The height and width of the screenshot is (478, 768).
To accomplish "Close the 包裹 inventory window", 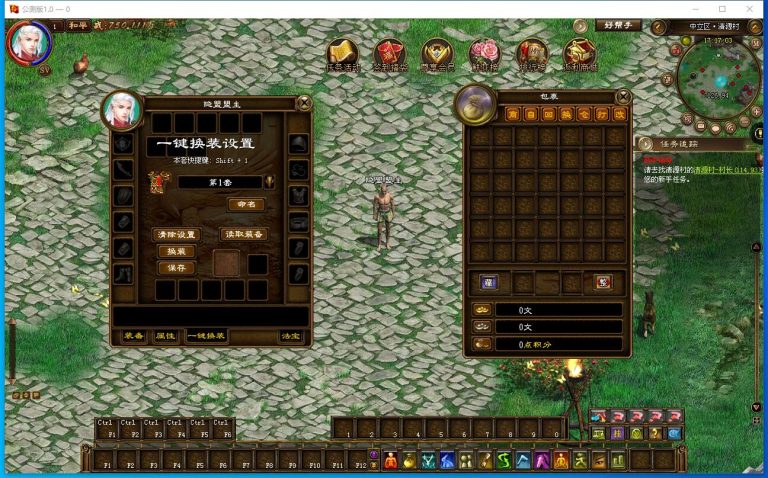I will coord(623,96).
